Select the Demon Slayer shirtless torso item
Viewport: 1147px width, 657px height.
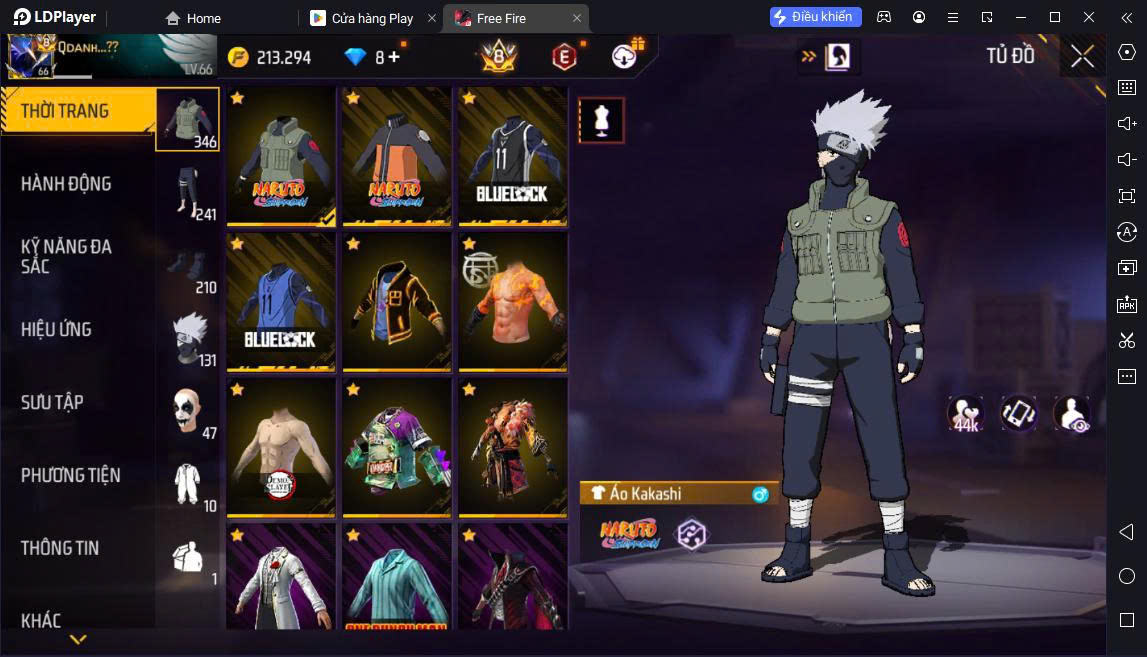click(x=281, y=448)
